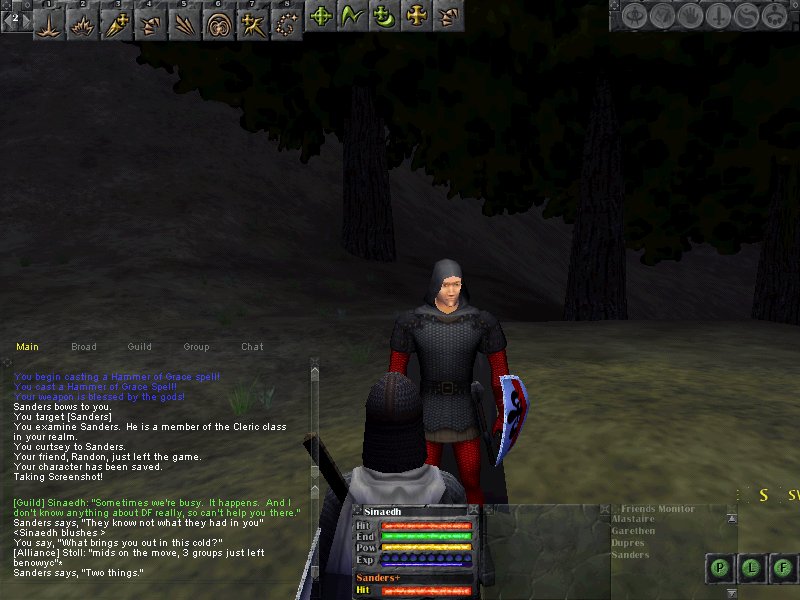Use the flame burst ability in slot 2

point(84,24)
